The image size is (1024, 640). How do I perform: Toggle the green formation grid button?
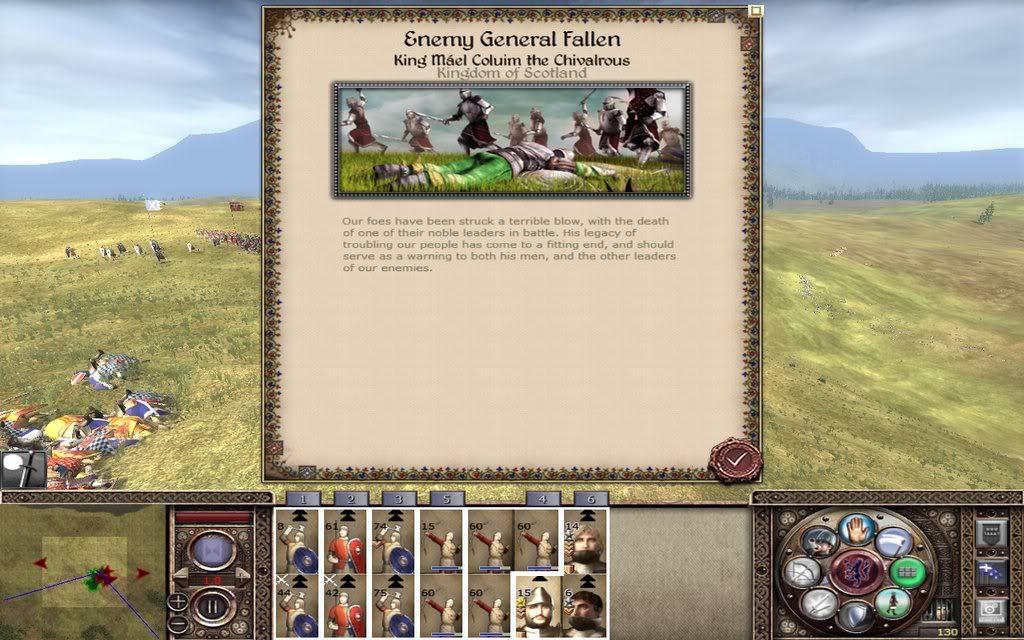[x=907, y=572]
